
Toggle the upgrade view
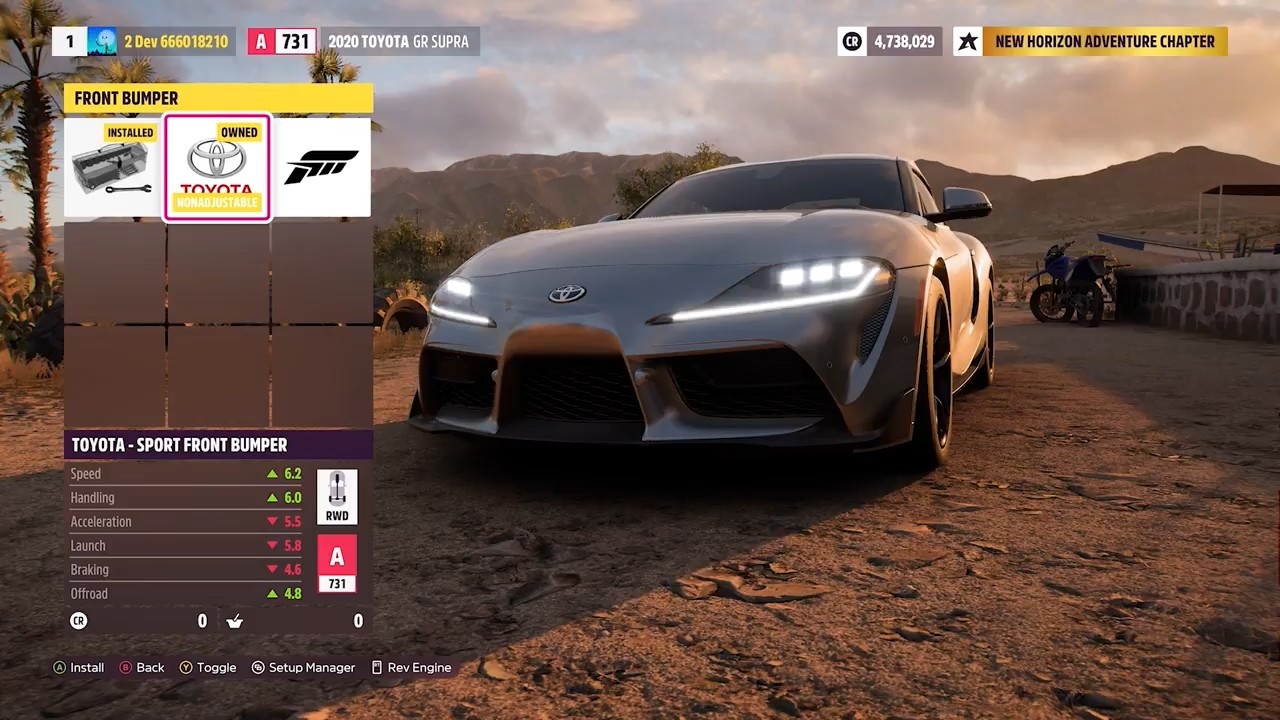(208, 667)
